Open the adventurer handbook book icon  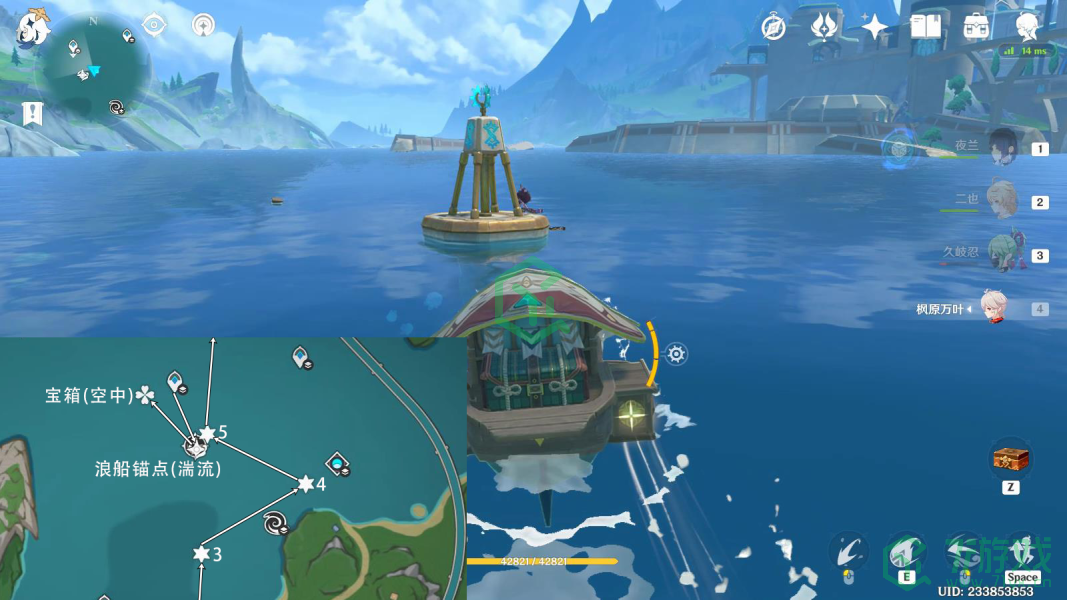point(926,27)
